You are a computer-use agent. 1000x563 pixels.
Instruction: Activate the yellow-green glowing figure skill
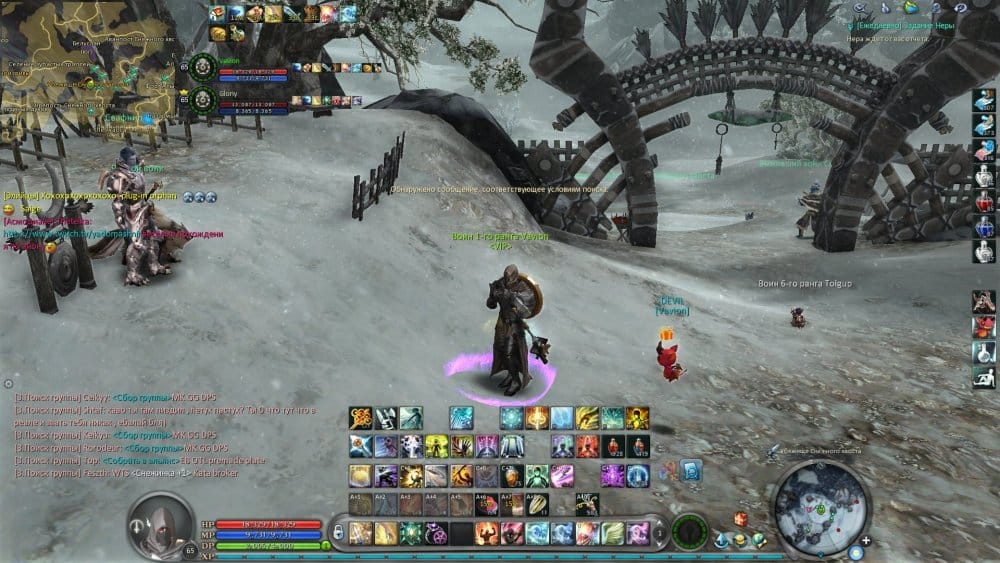(x=436, y=446)
